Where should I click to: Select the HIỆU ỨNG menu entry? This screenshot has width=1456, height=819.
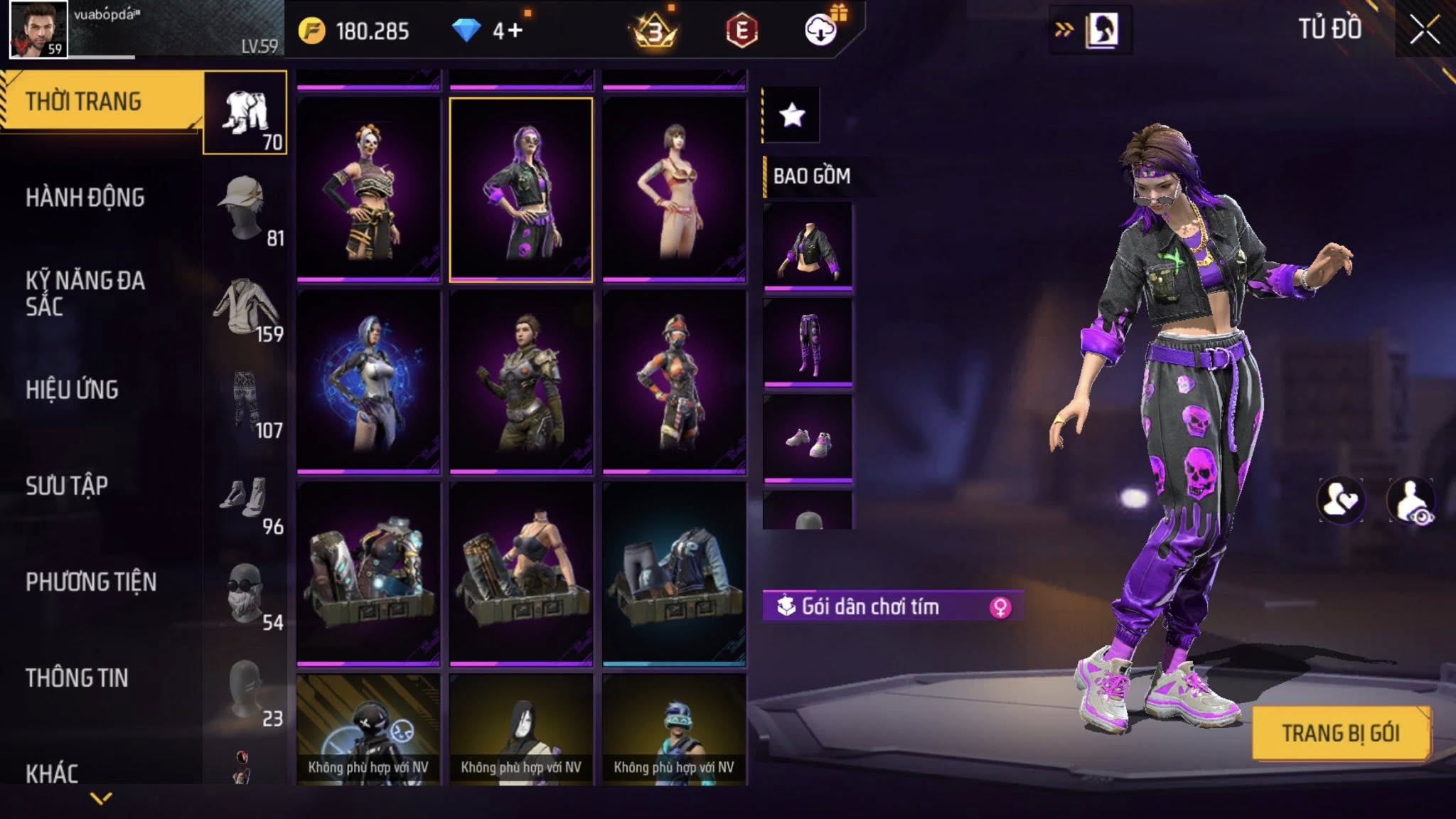pyautogui.click(x=72, y=390)
